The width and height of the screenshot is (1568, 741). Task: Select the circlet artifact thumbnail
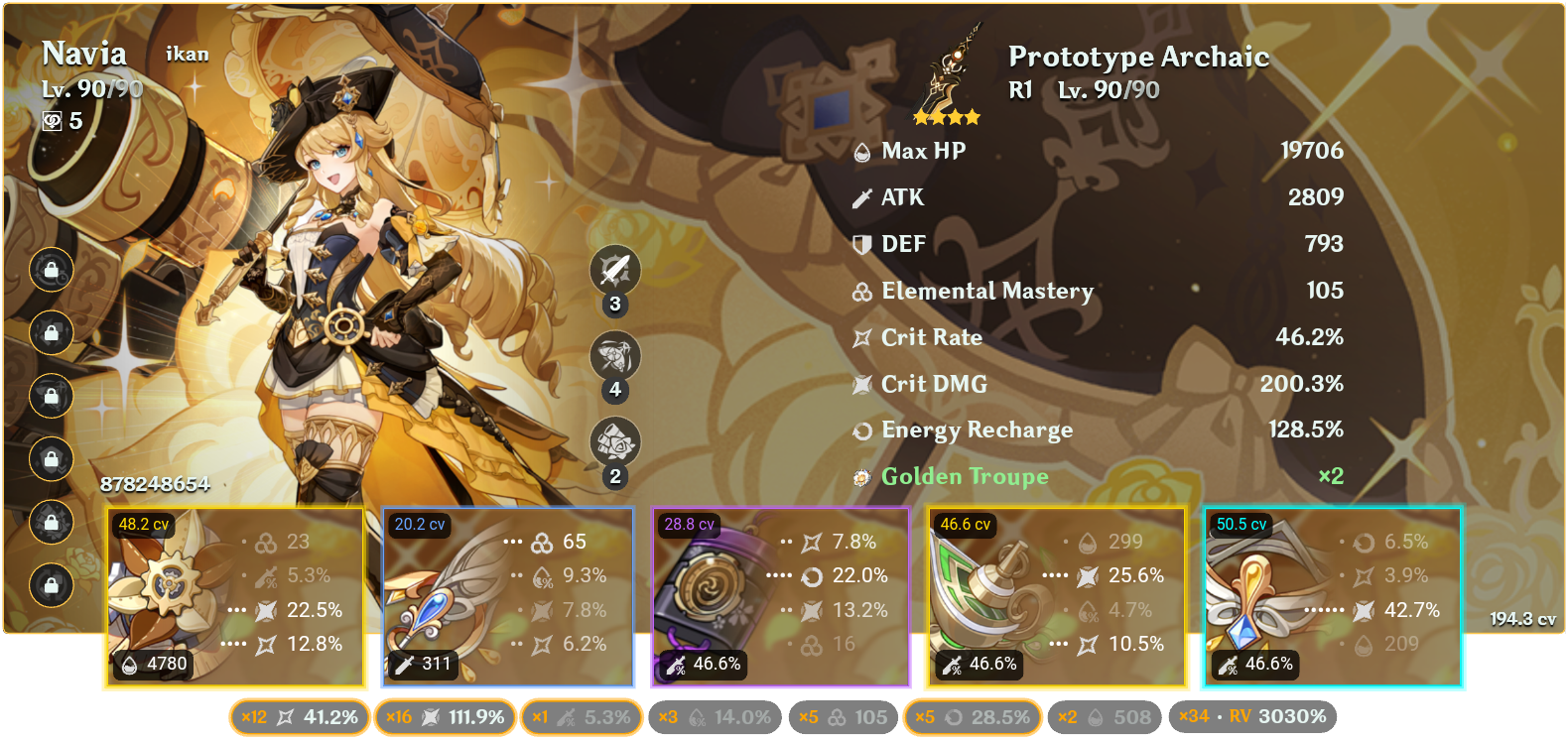pos(1255,600)
